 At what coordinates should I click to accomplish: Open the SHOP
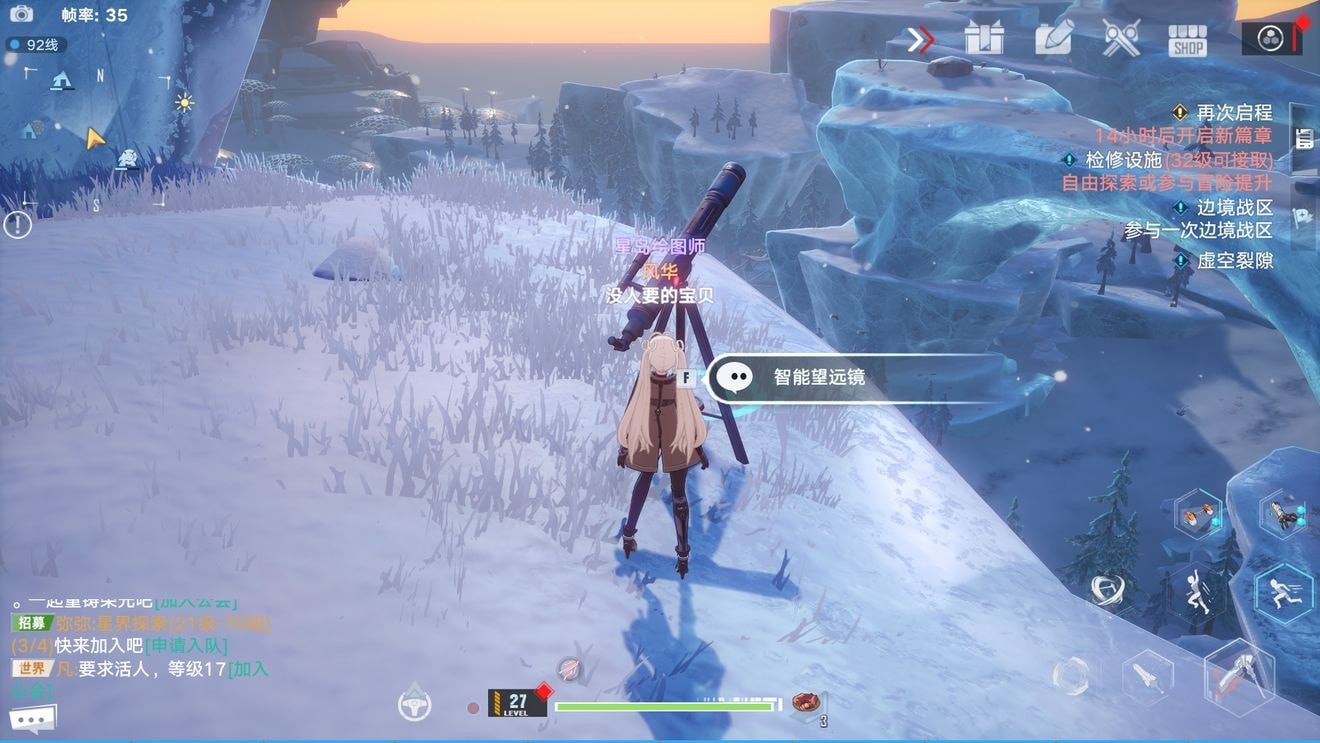coord(1188,40)
